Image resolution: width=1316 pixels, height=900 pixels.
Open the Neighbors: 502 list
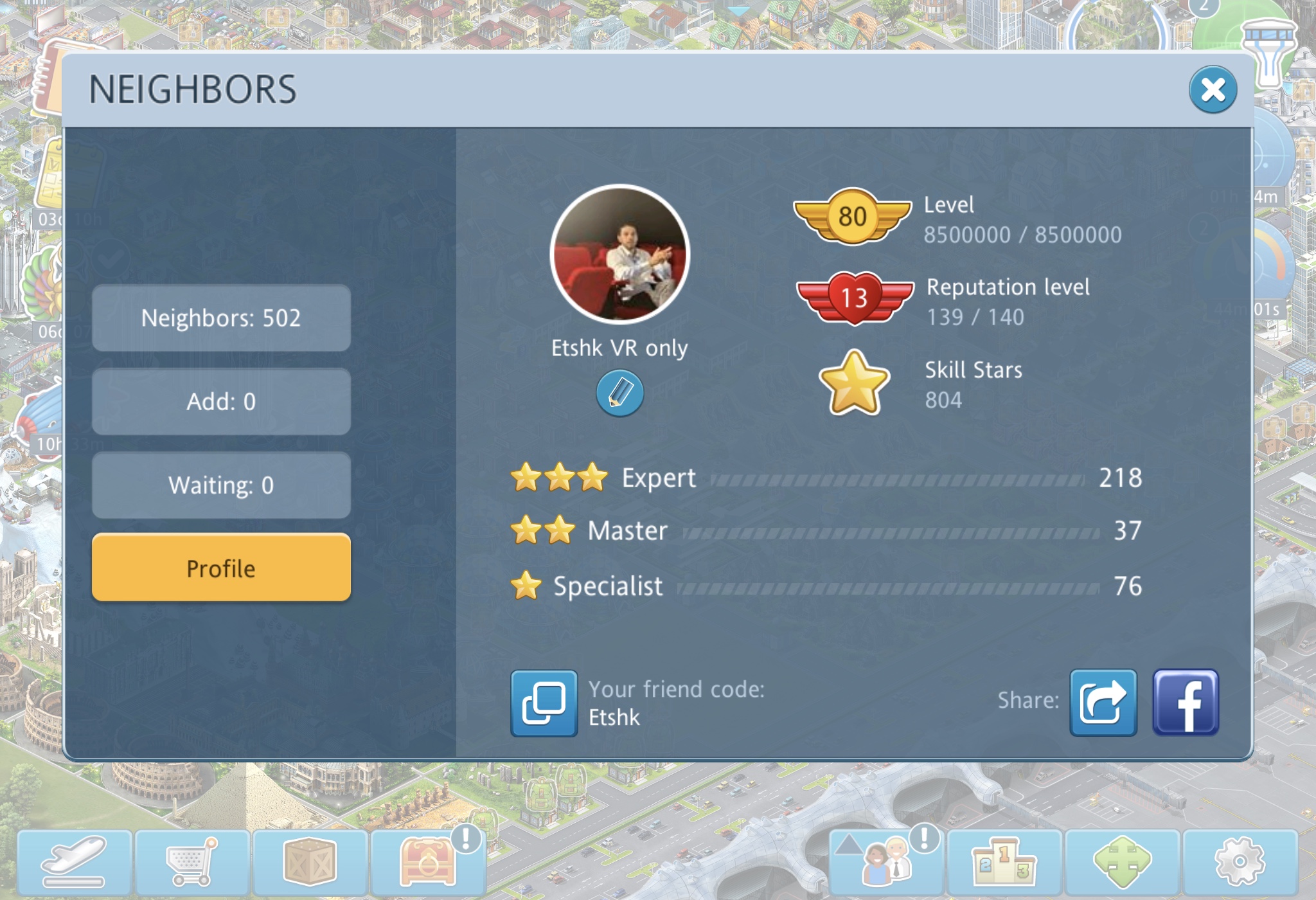click(221, 318)
